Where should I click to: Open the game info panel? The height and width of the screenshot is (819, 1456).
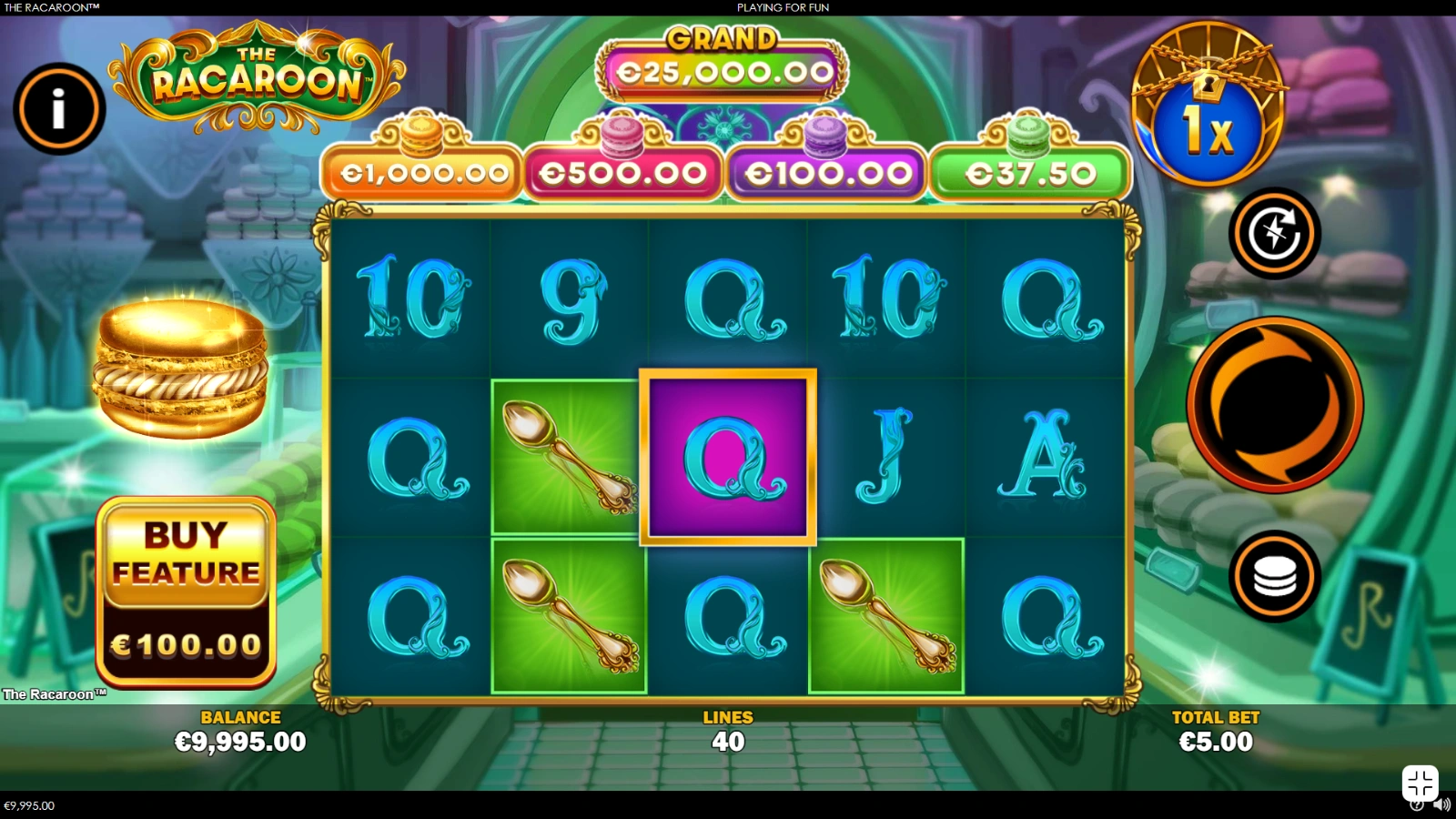[x=59, y=109]
